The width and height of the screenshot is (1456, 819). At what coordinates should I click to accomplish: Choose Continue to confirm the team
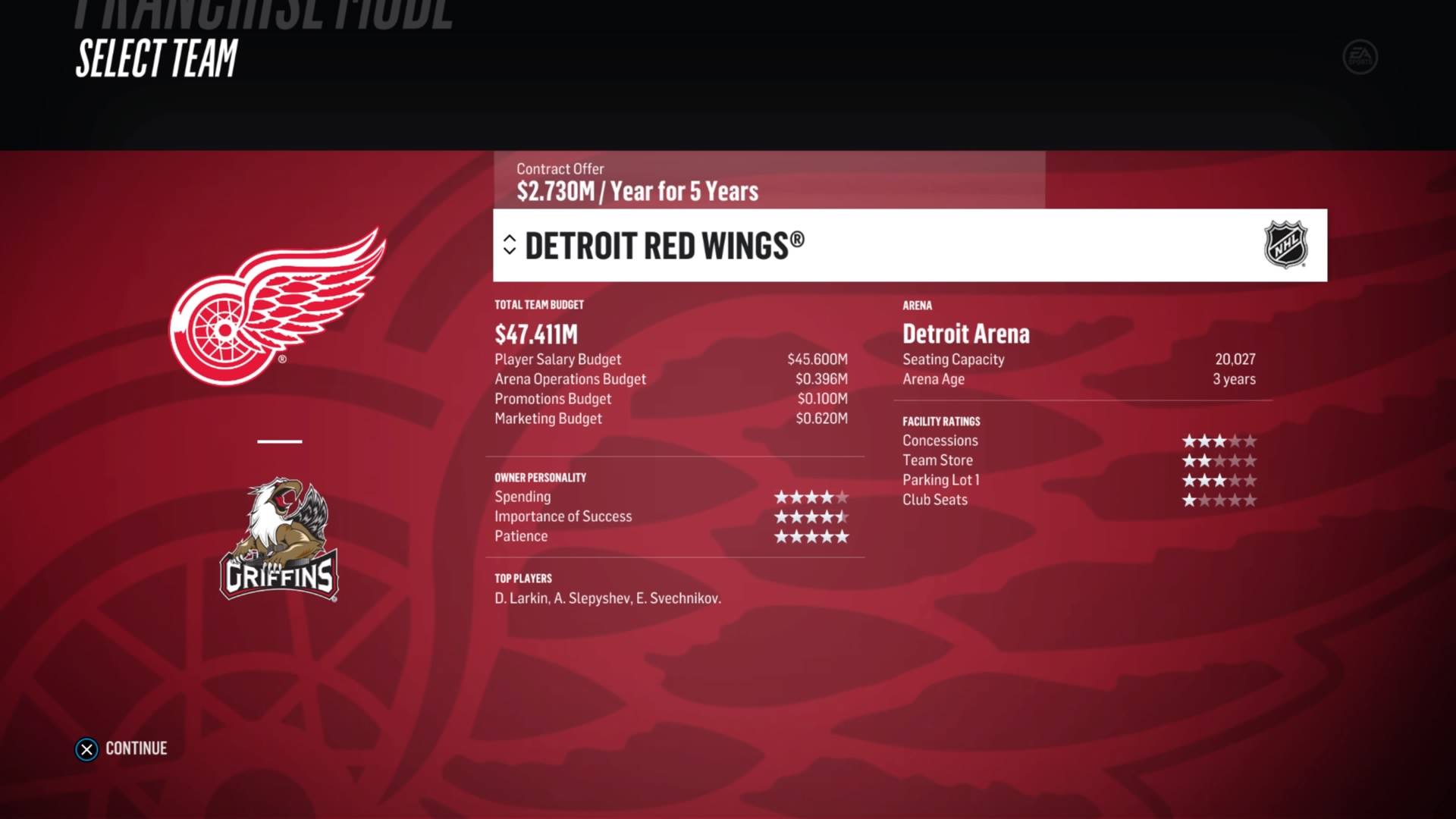121,748
